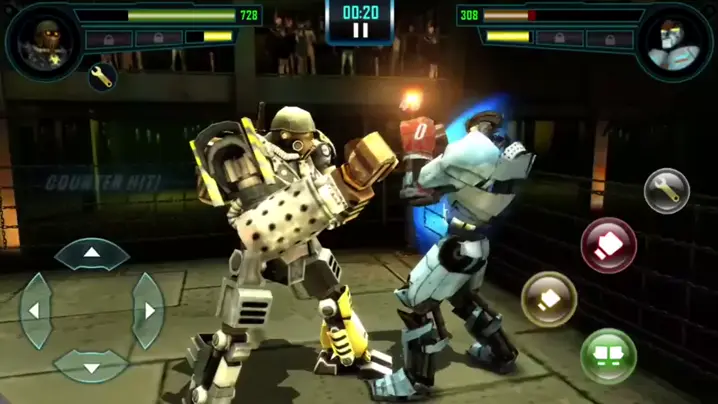
Task: Tap the red heavy punch button
Action: tap(608, 245)
